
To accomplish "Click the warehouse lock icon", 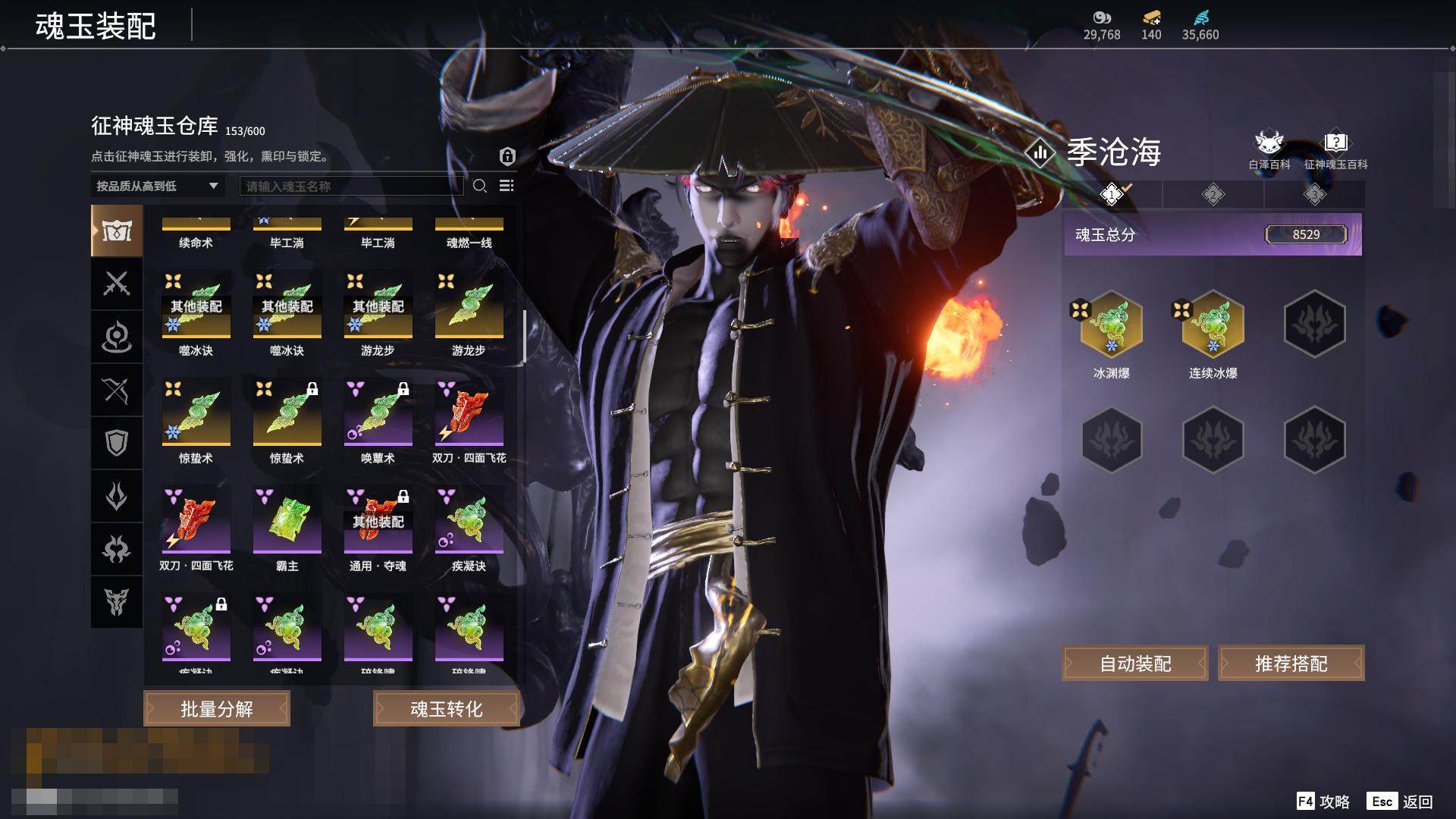I will (x=507, y=156).
